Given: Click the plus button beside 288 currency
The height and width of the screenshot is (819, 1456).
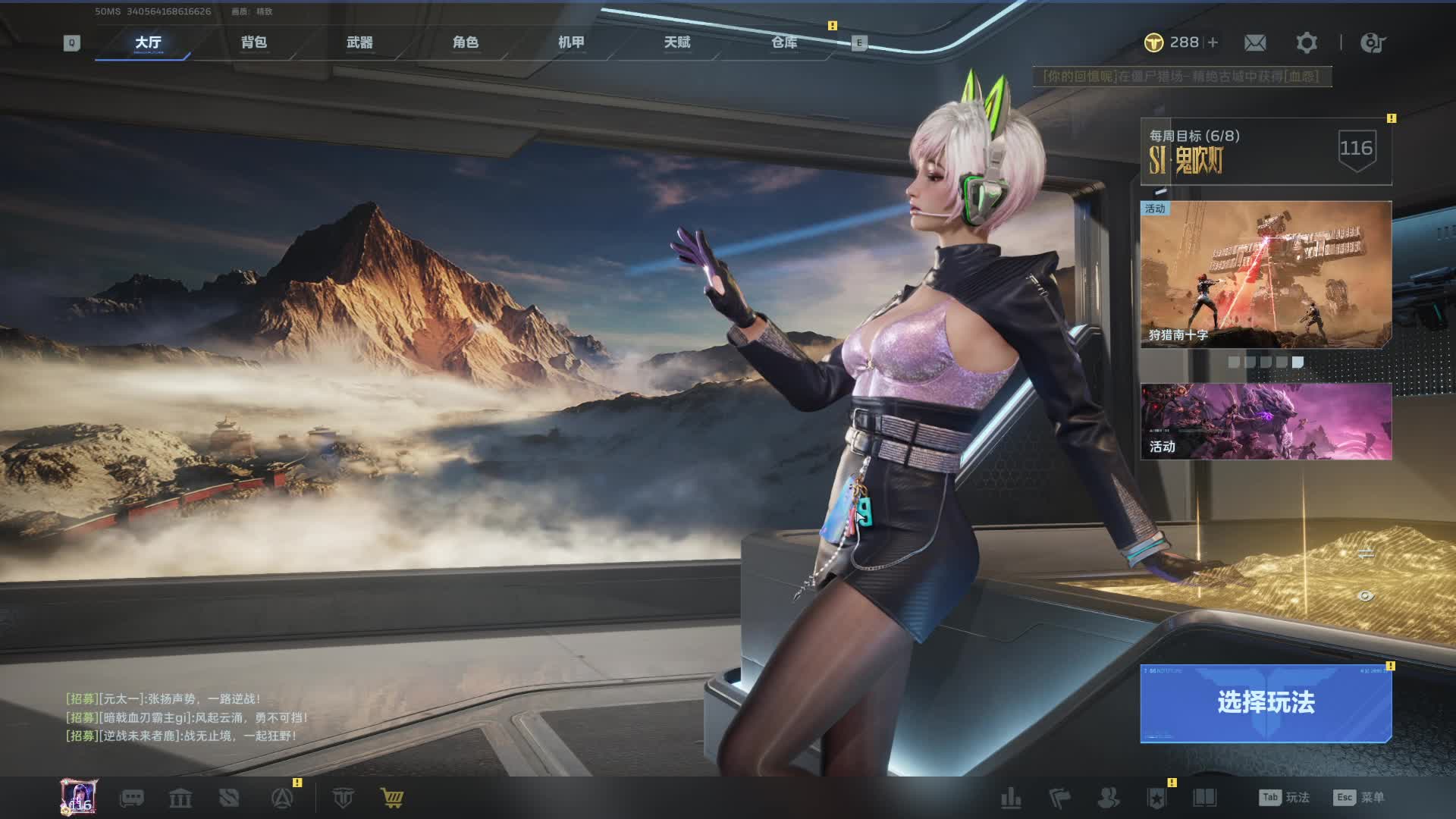Looking at the screenshot, I should pos(1213,42).
